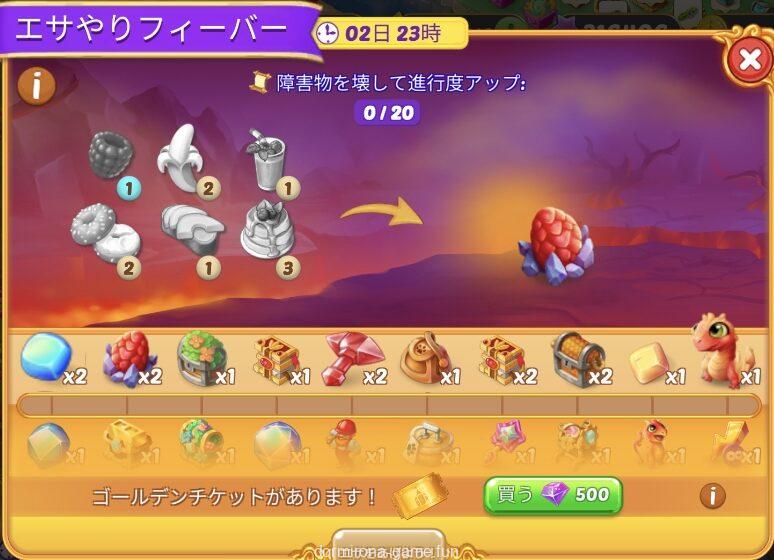Screen dimensions: 774x560
Task: Select the baby dragon reward
Action: pyautogui.click(x=722, y=352)
